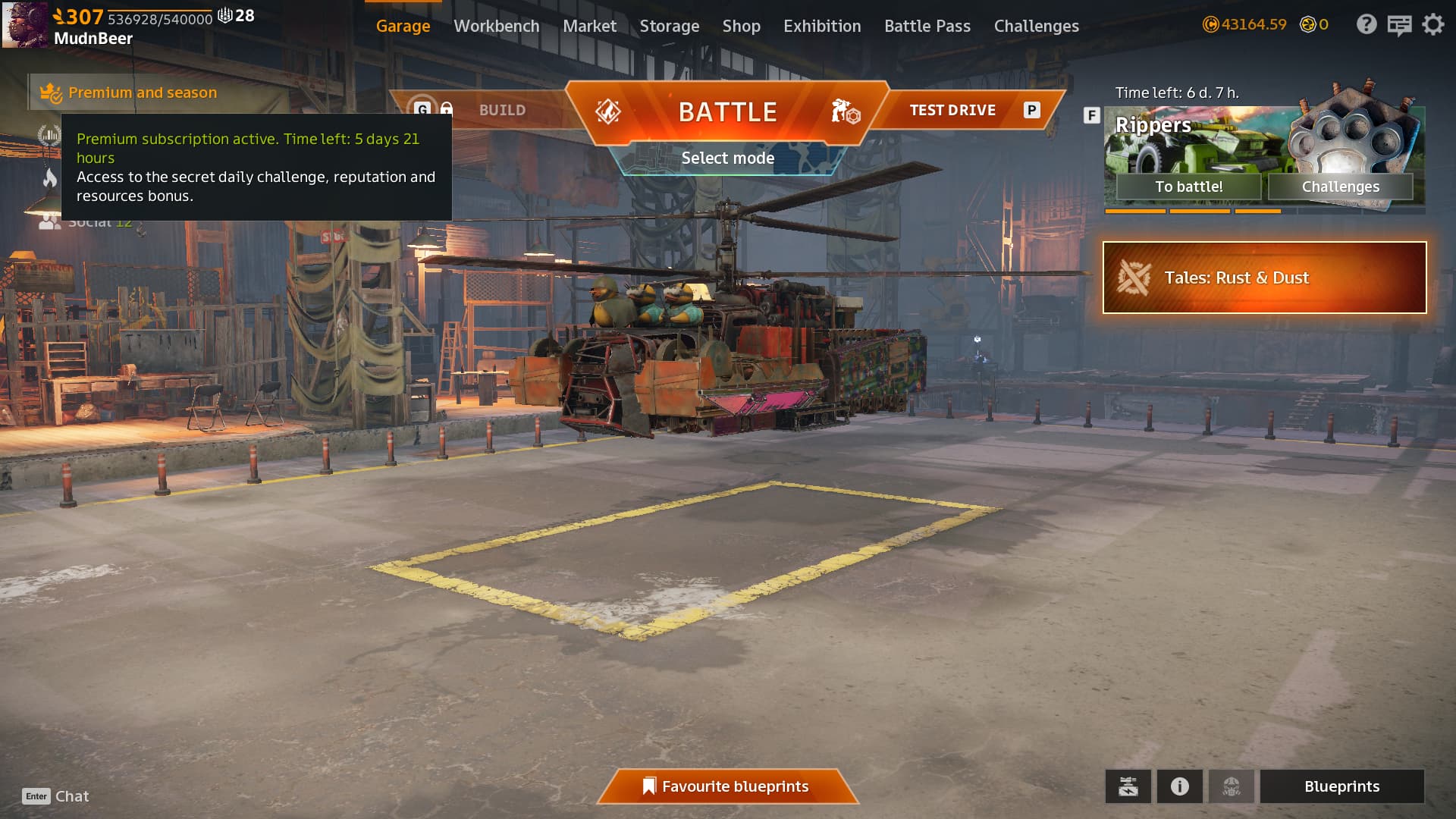1456x819 pixels.
Task: Open the game settings gear icon
Action: tap(1432, 25)
